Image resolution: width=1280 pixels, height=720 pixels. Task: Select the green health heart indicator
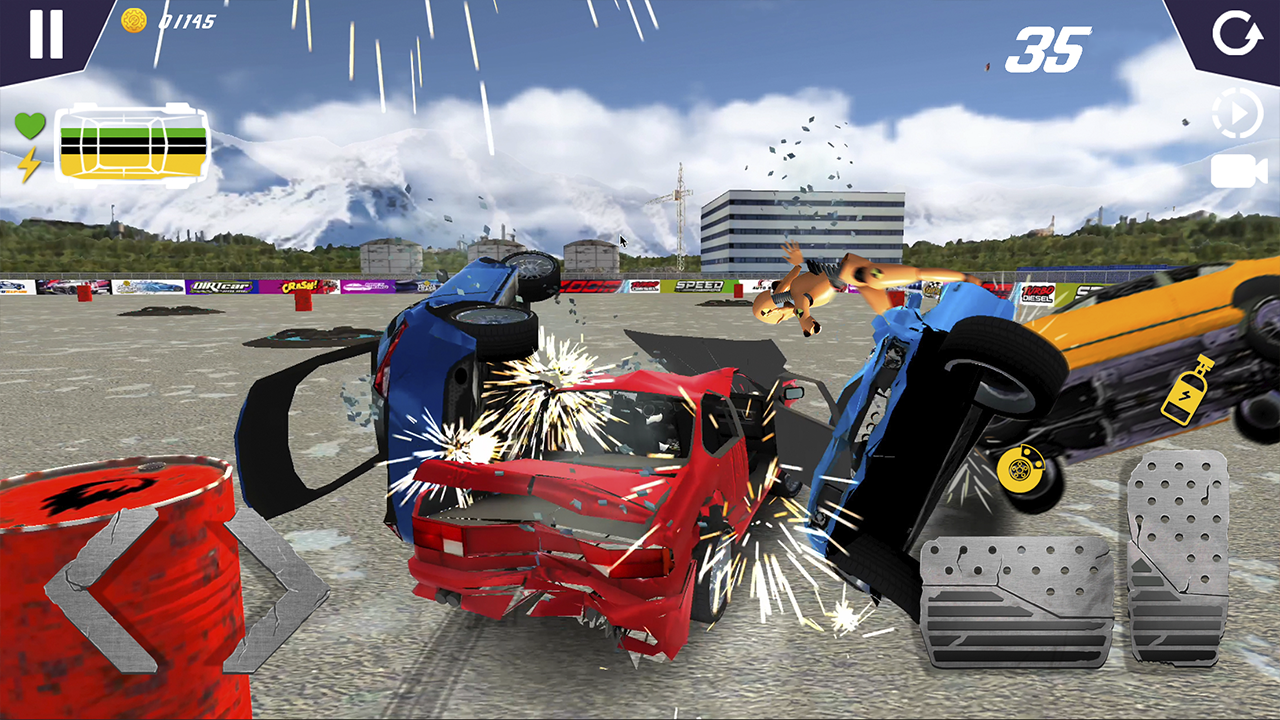click(x=30, y=123)
